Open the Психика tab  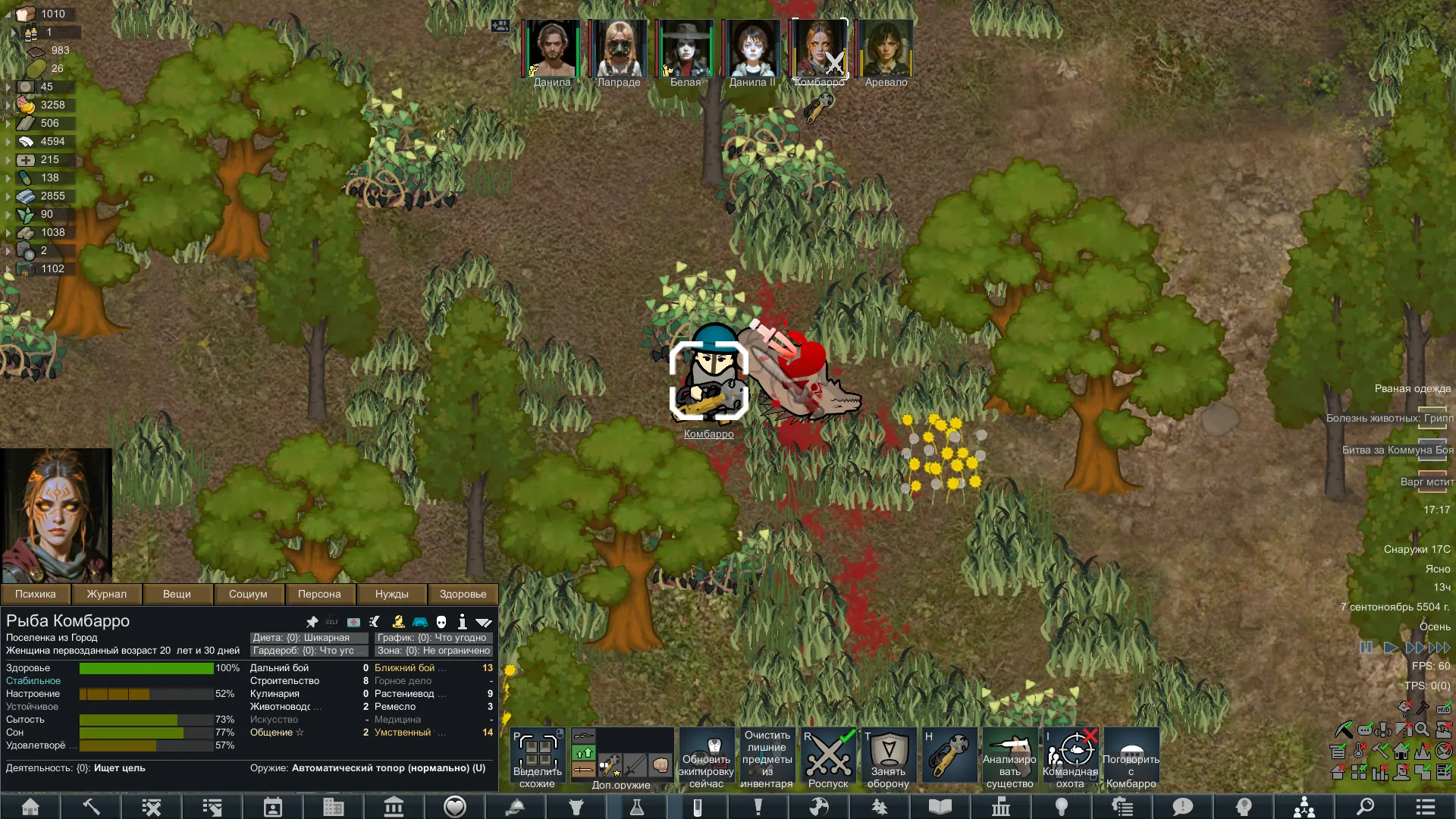click(x=36, y=594)
